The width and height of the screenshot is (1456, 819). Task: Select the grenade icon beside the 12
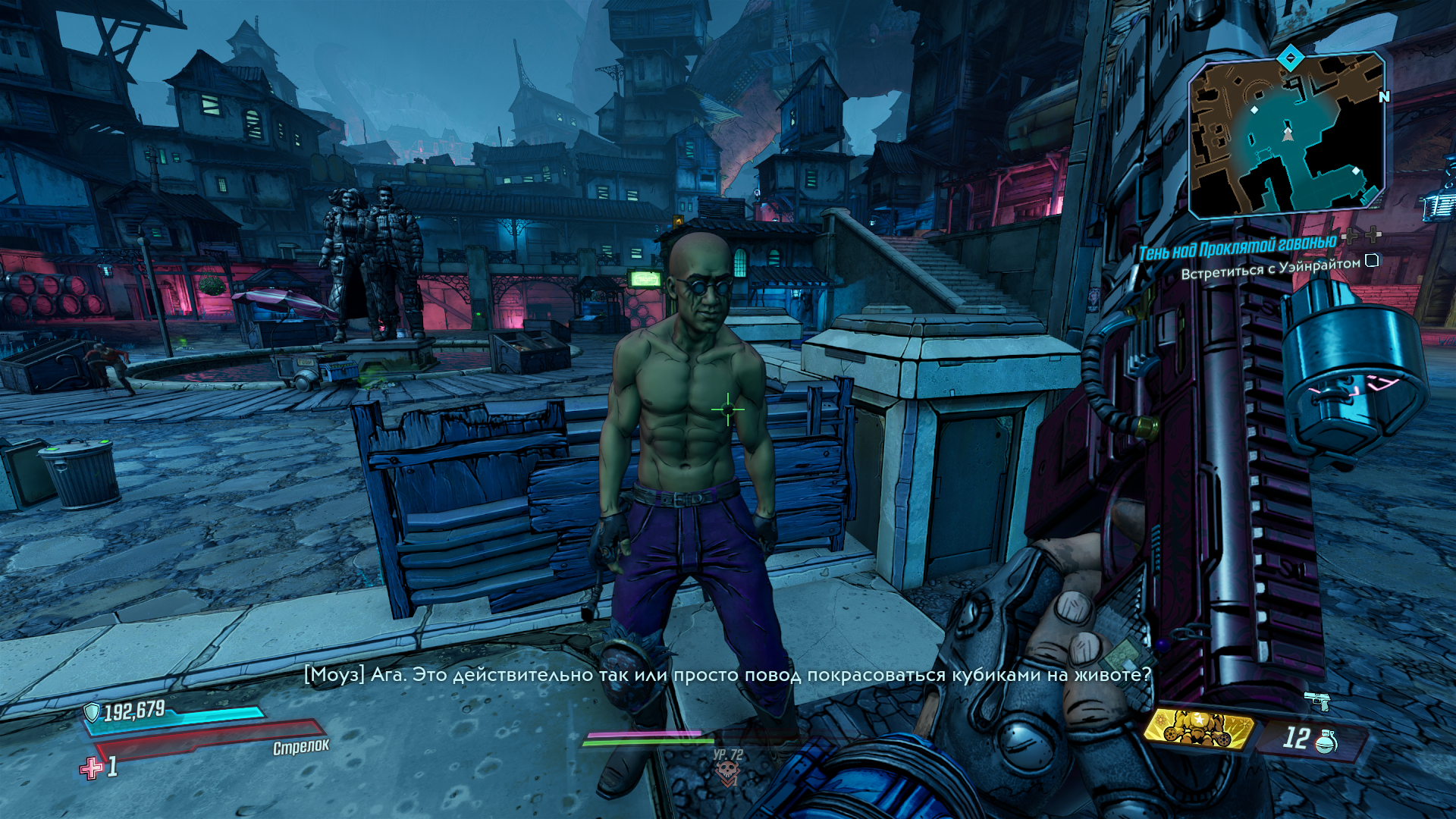1326,741
